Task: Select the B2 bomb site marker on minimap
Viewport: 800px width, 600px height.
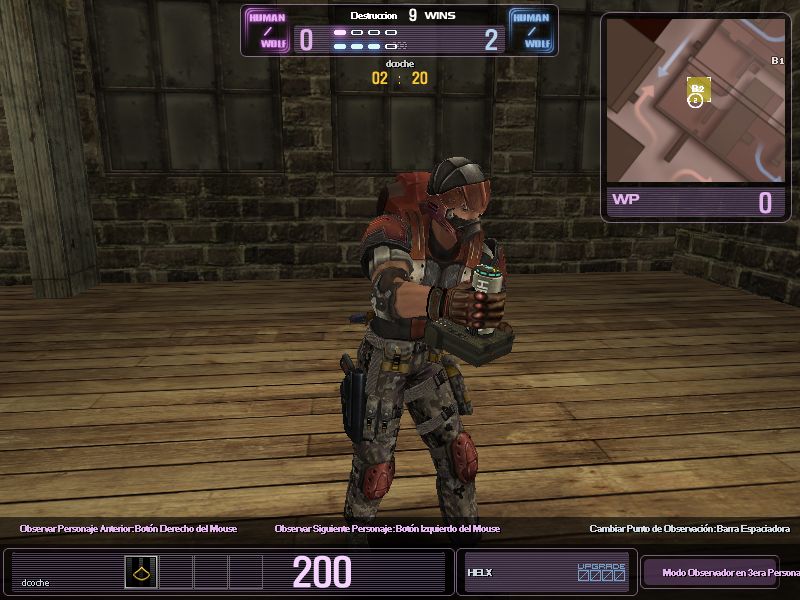Action: pos(699,90)
